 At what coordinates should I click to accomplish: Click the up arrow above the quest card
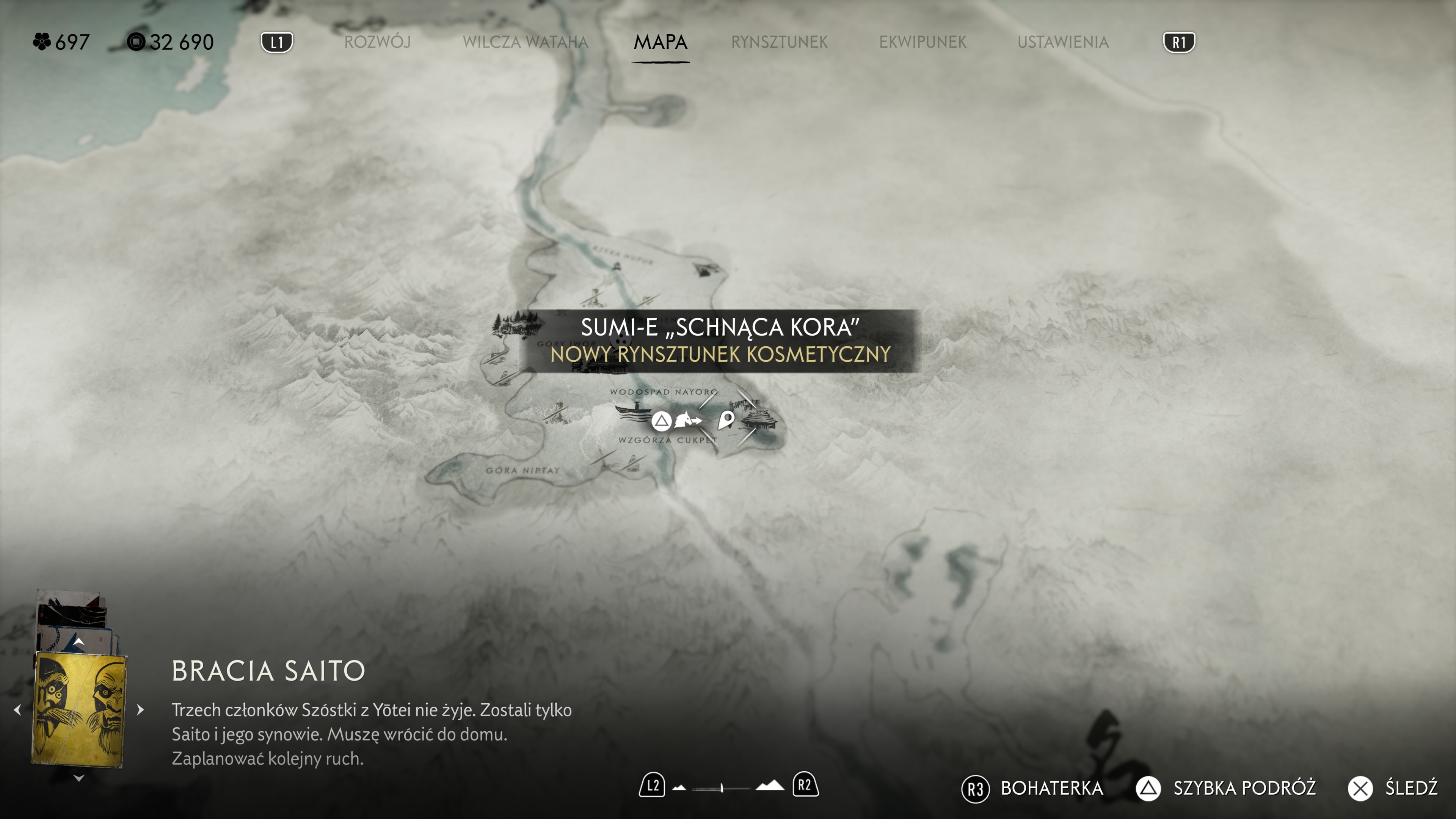[x=79, y=642]
